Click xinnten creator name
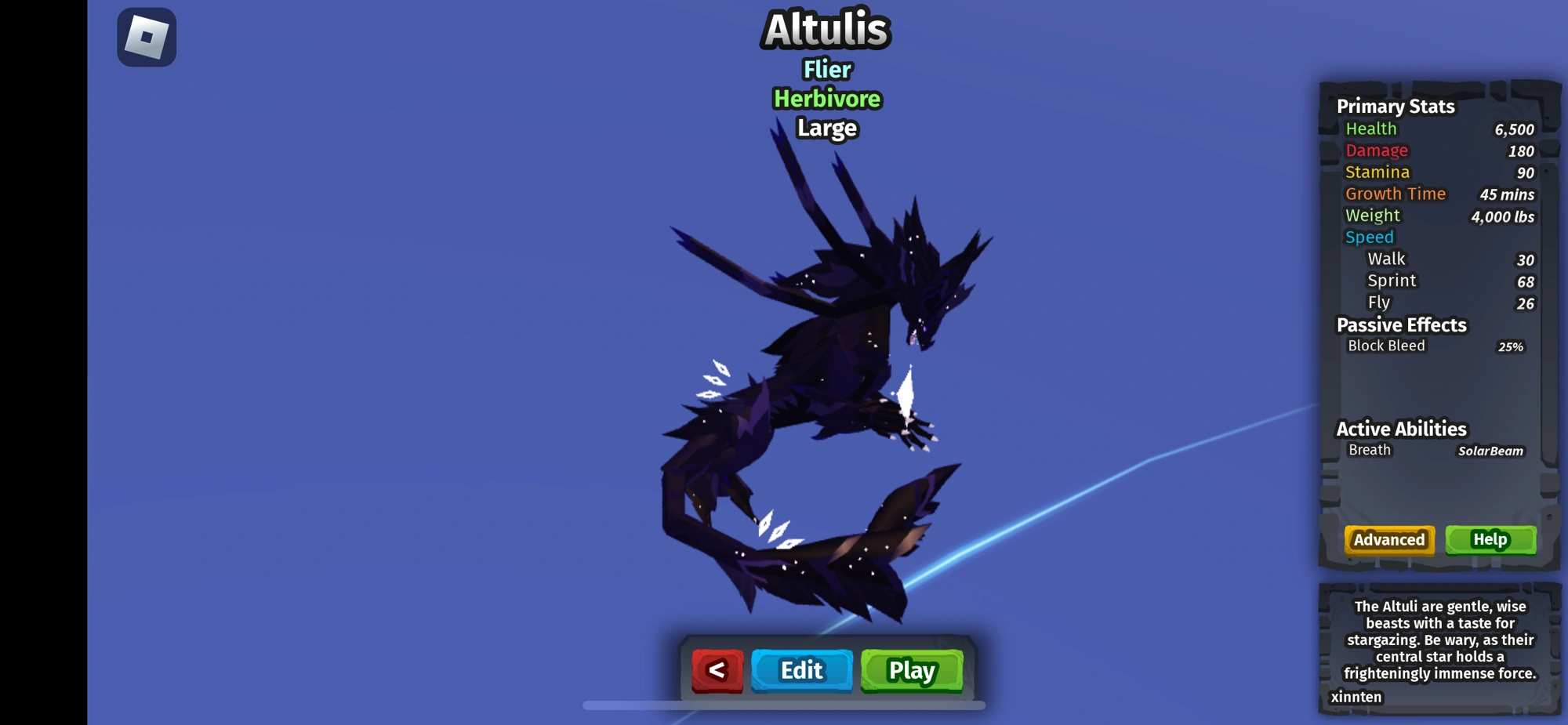 tap(1355, 697)
